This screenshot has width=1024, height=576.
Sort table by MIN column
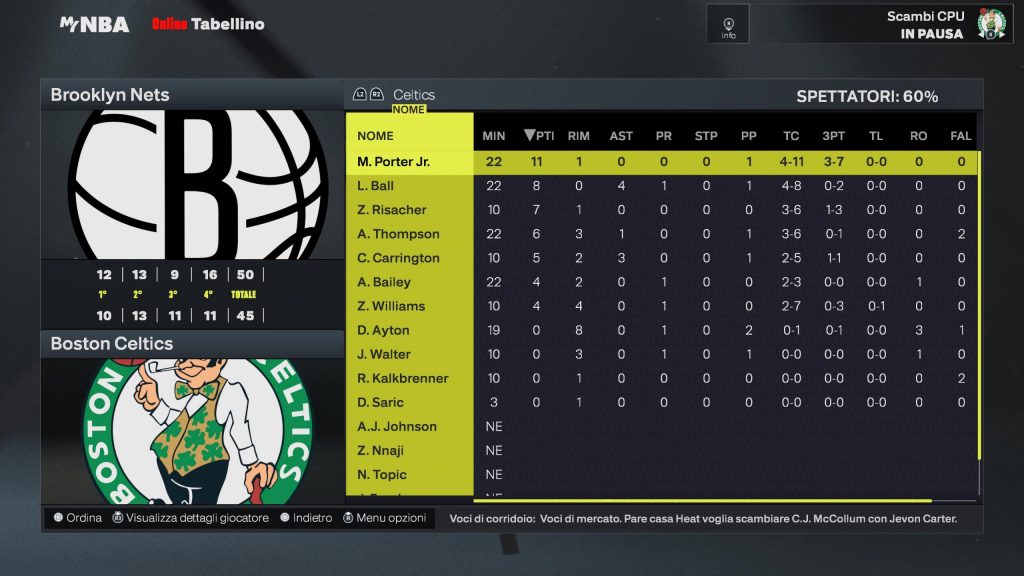click(494, 136)
